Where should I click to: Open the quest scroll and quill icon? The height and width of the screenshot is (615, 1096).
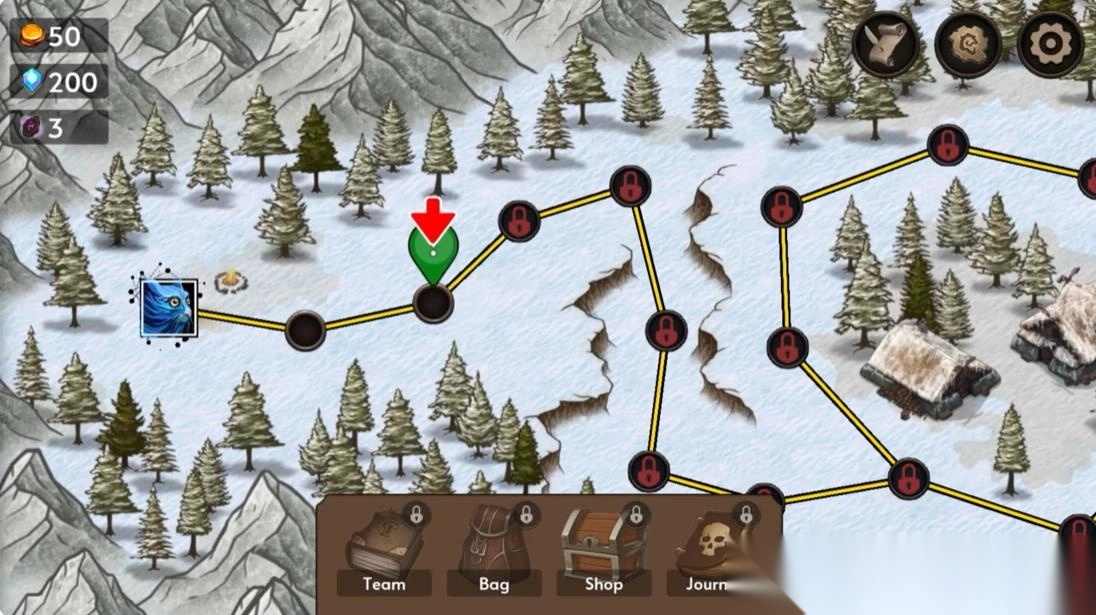(x=886, y=45)
